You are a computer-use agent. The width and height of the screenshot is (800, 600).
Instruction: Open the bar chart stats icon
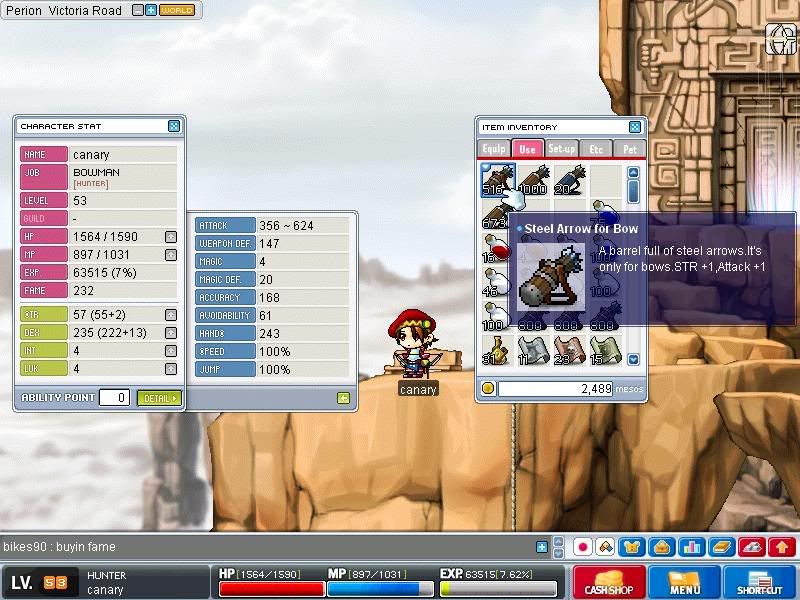(692, 547)
